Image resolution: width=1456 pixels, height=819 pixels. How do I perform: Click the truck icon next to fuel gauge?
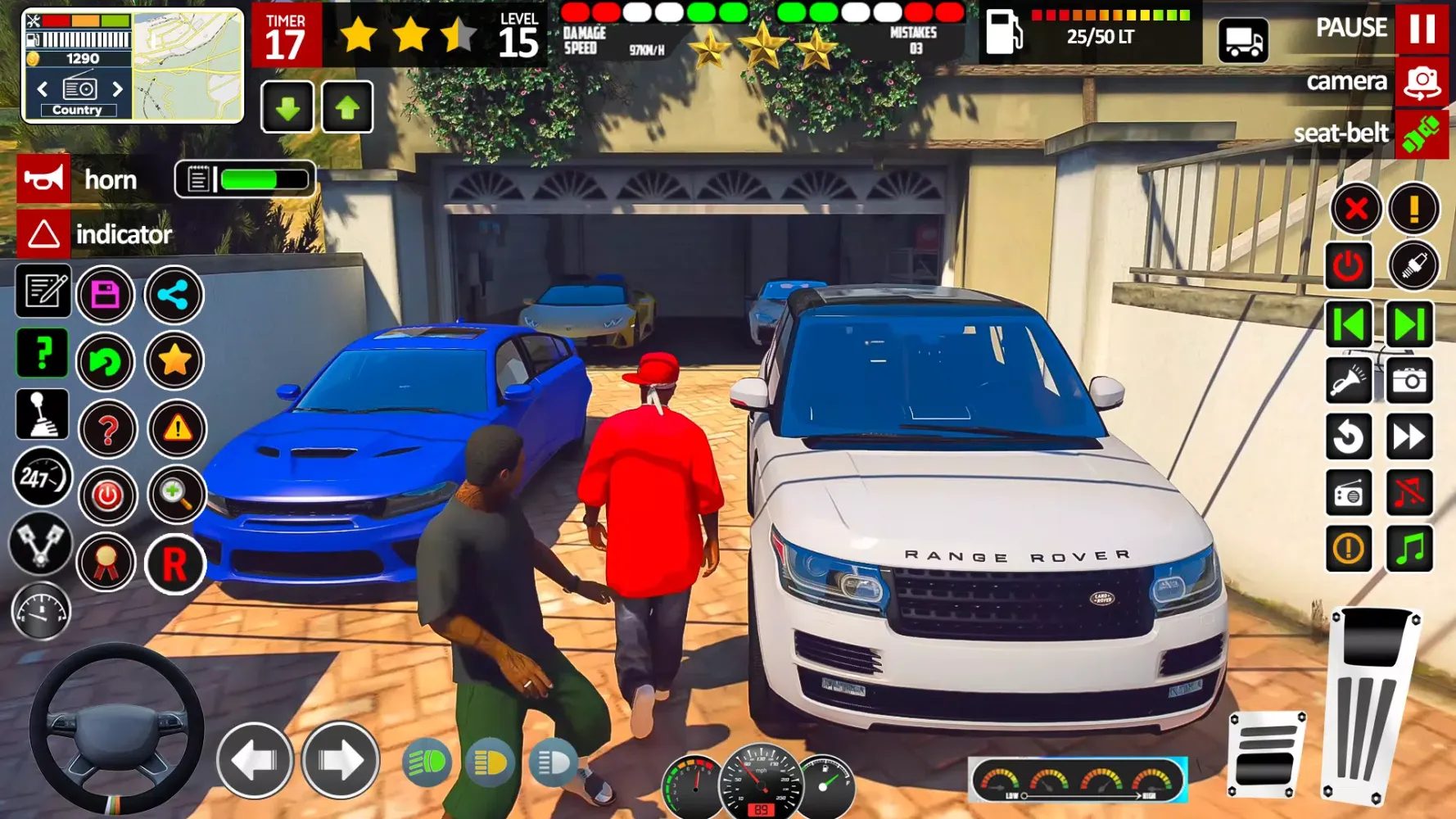pyautogui.click(x=1243, y=40)
